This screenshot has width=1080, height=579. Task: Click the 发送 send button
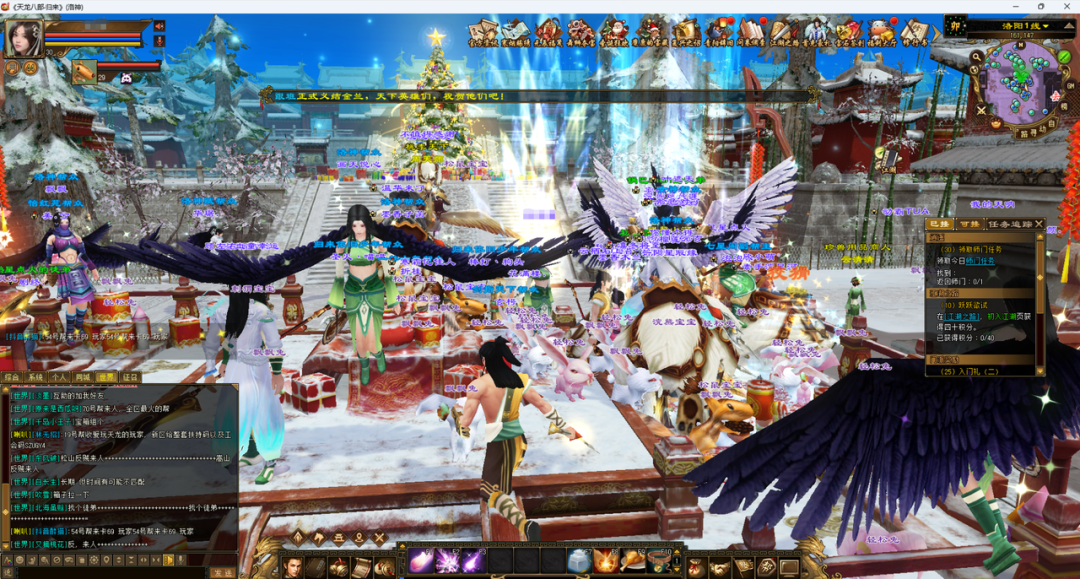click(223, 573)
